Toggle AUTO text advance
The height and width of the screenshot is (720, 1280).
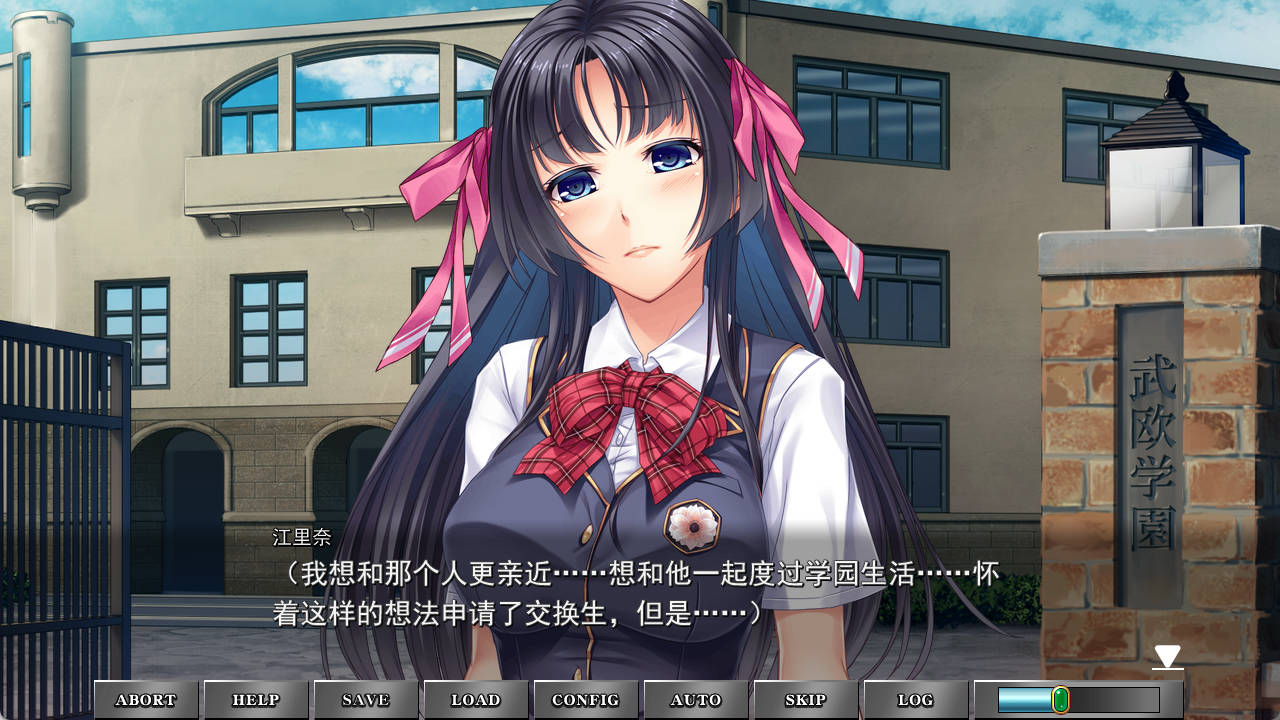tap(696, 700)
